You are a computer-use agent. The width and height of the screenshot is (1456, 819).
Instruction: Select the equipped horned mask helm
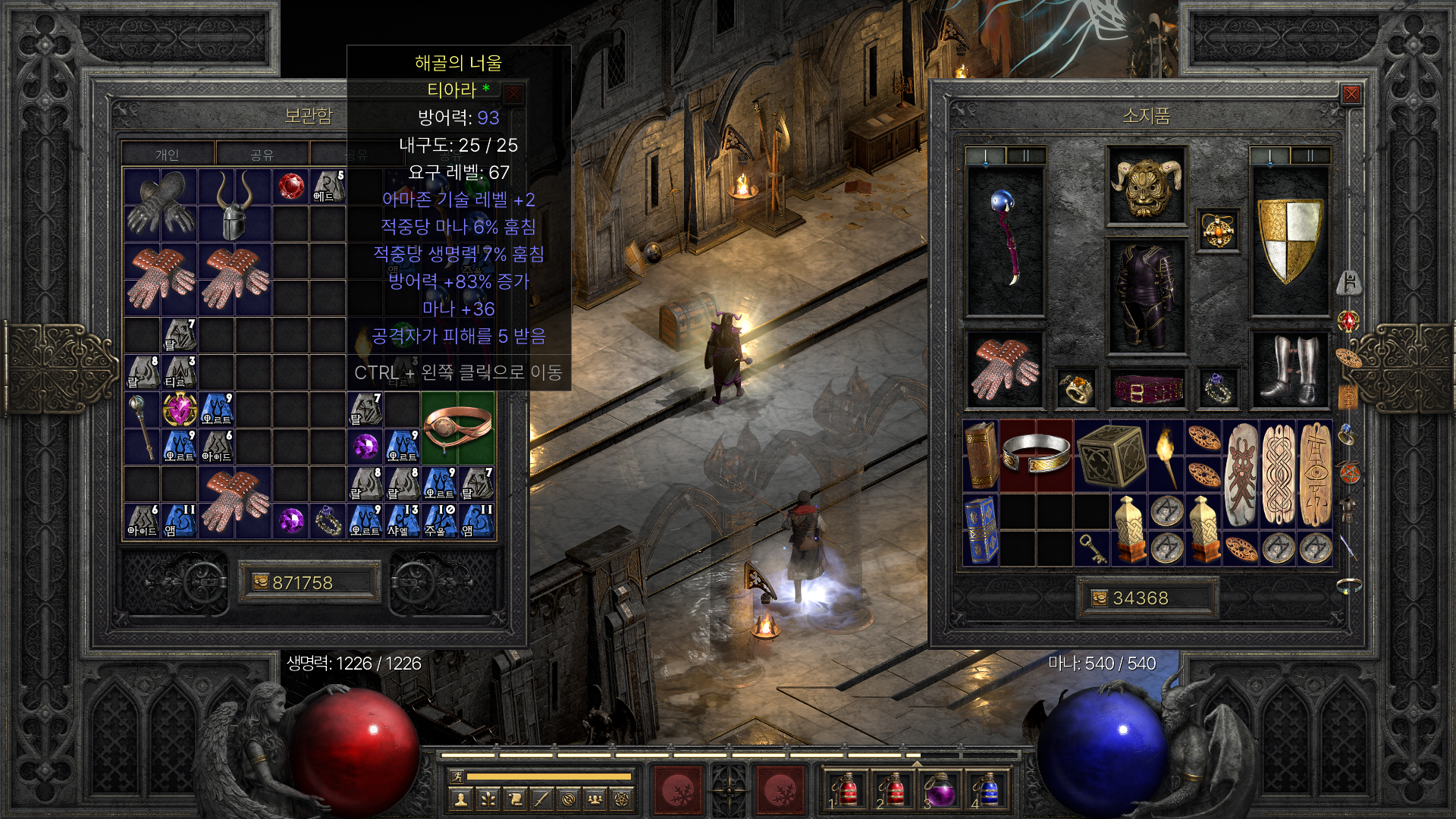pos(1146,186)
